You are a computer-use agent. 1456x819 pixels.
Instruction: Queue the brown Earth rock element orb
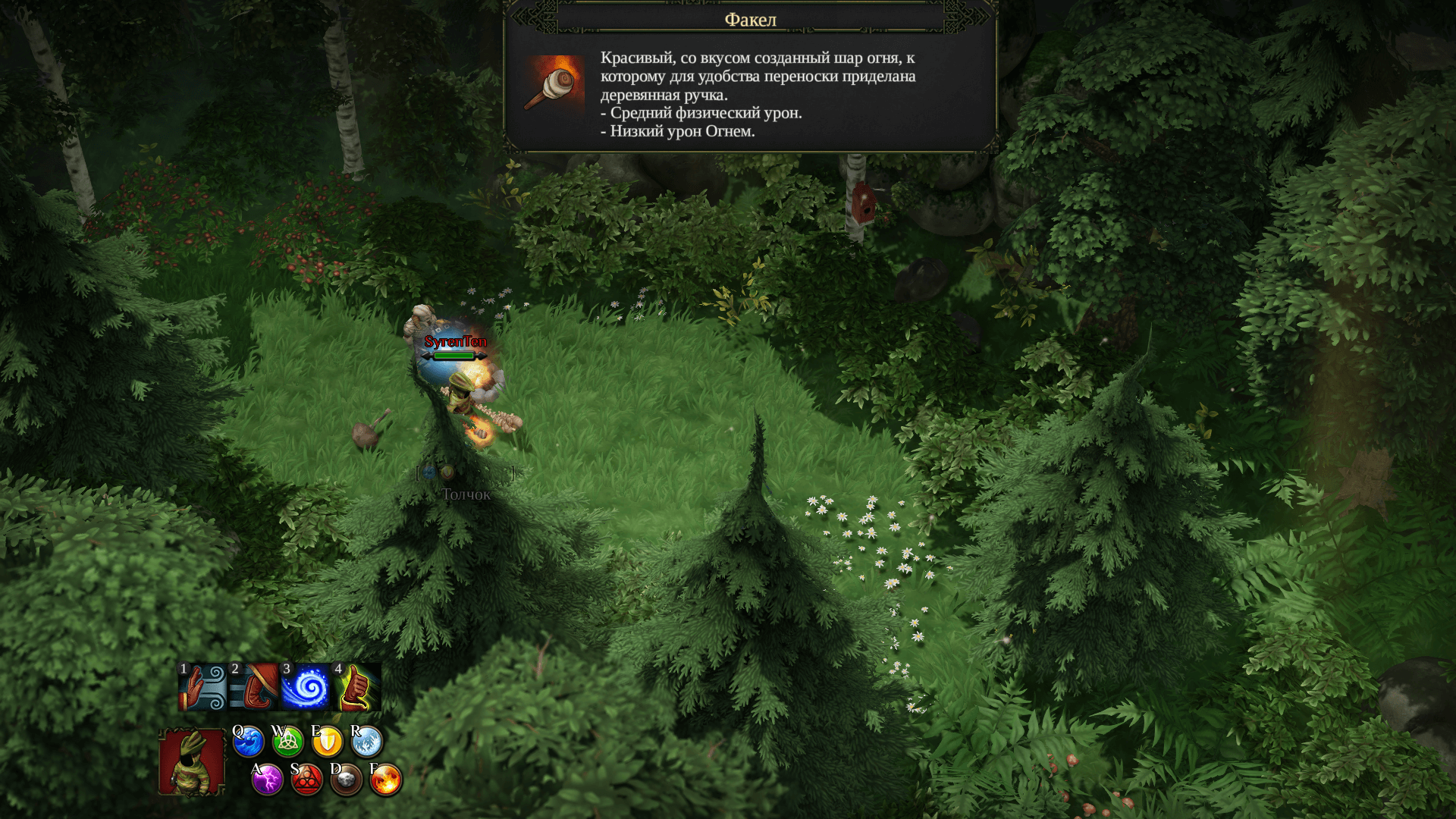tap(347, 780)
